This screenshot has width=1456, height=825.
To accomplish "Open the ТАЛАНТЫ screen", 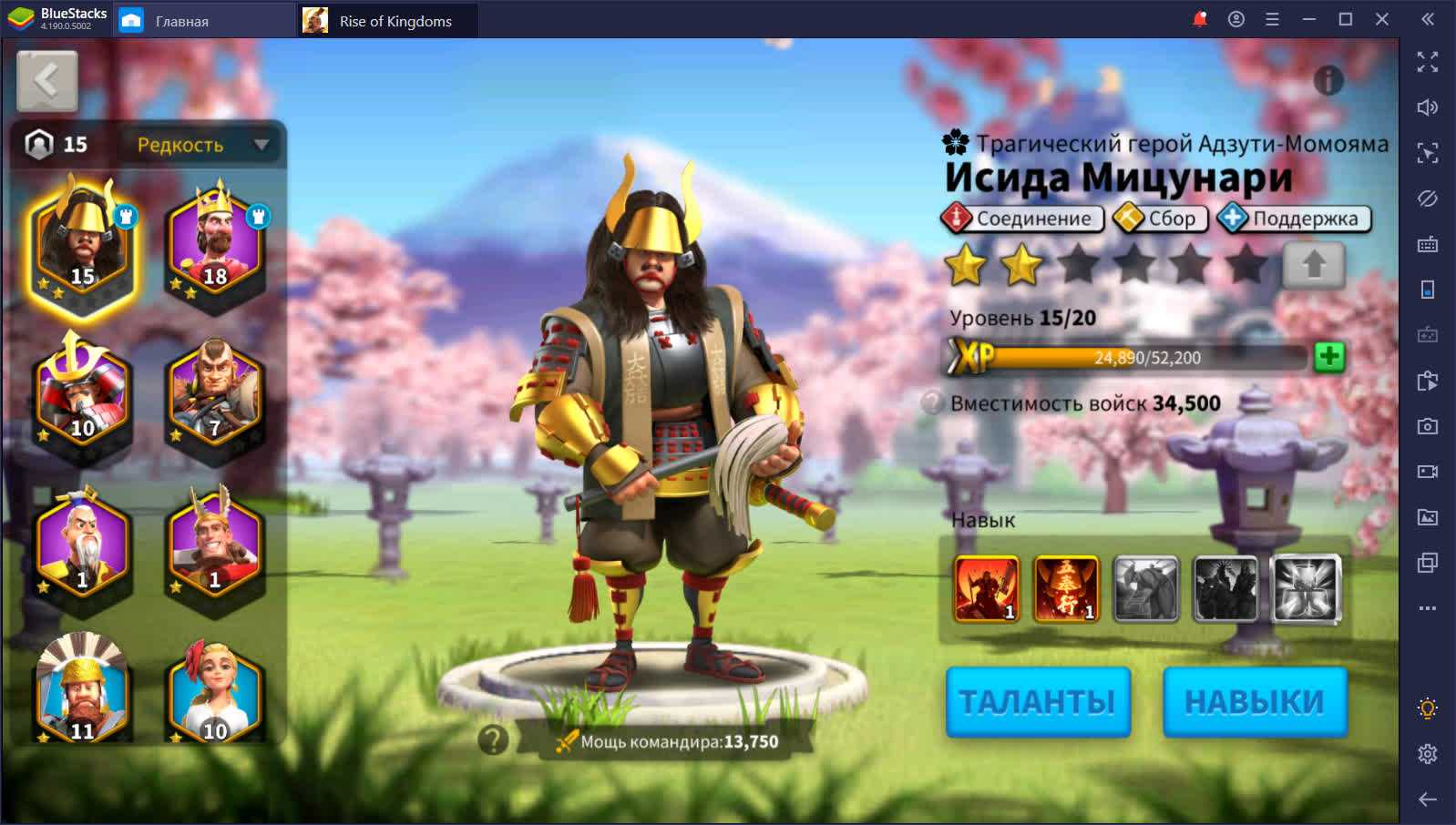I will point(1038,701).
